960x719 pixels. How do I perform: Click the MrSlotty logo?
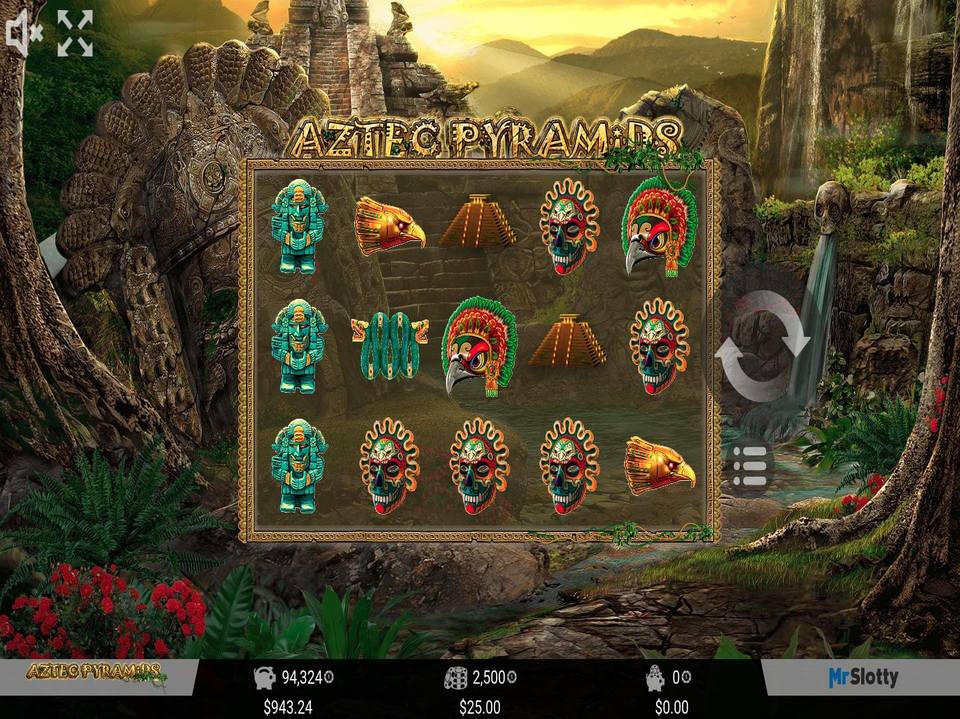point(862,678)
